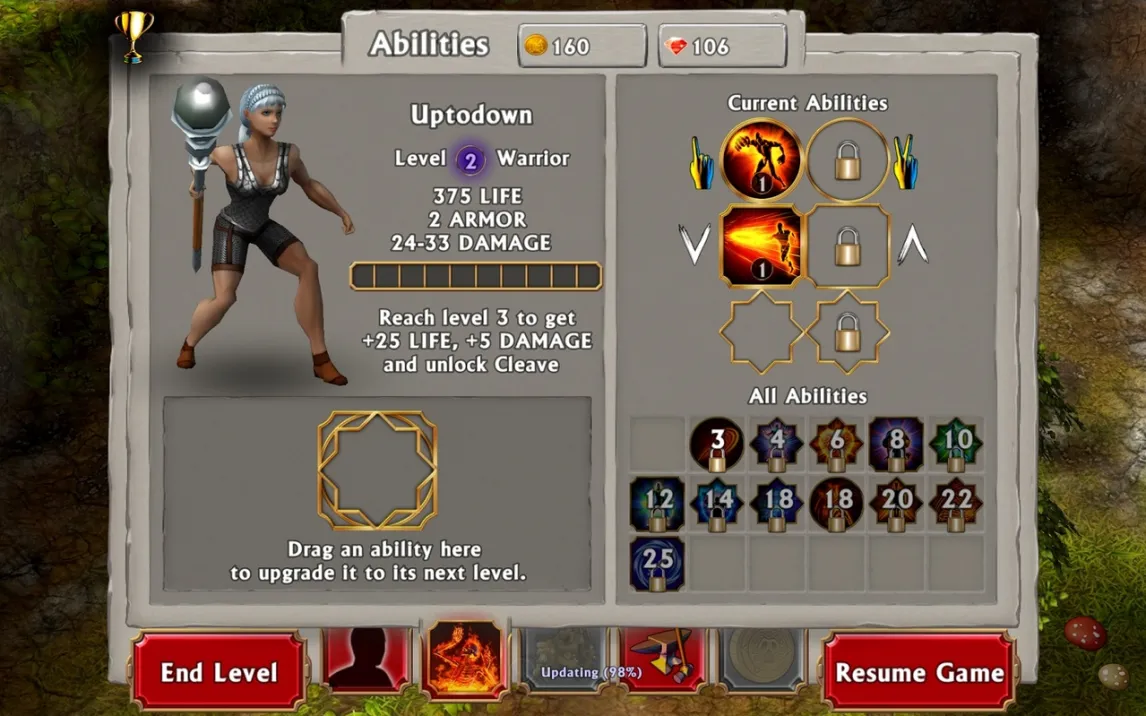Select the round fiery punch ability
Viewport: 1146px width, 716px height.
click(x=762, y=160)
